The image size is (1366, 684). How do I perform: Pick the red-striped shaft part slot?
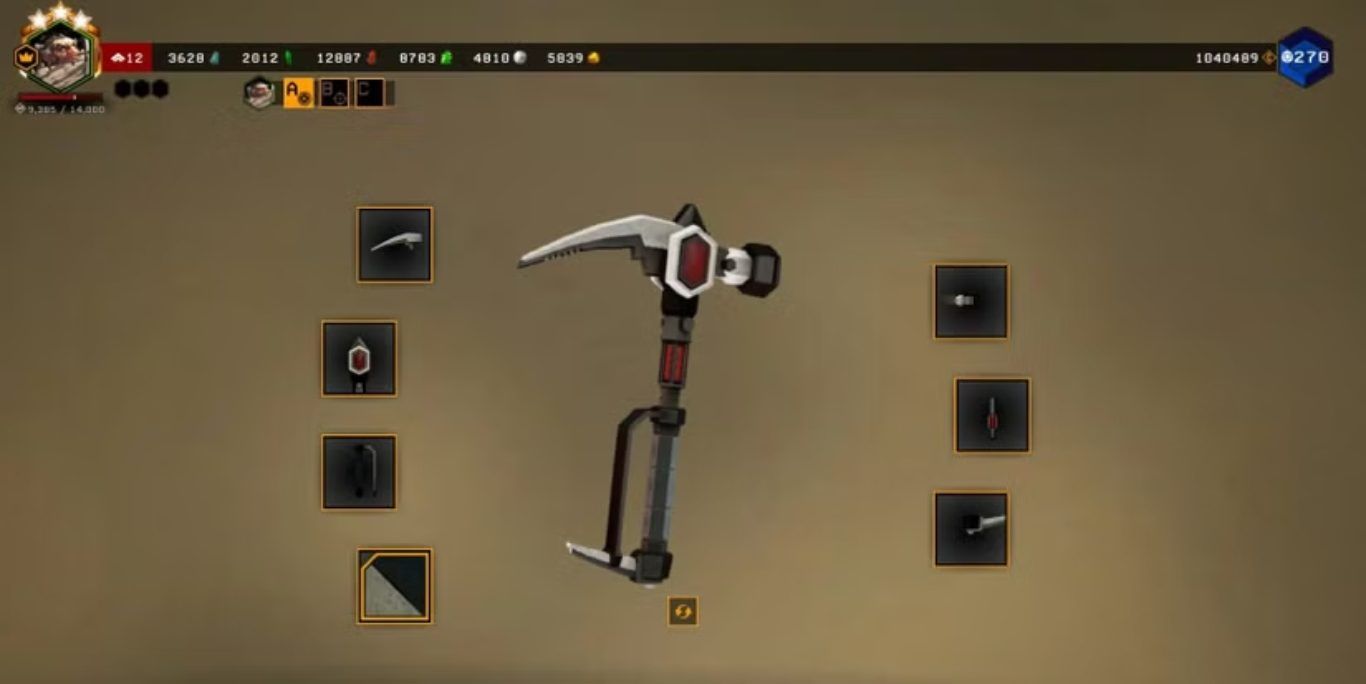point(992,415)
